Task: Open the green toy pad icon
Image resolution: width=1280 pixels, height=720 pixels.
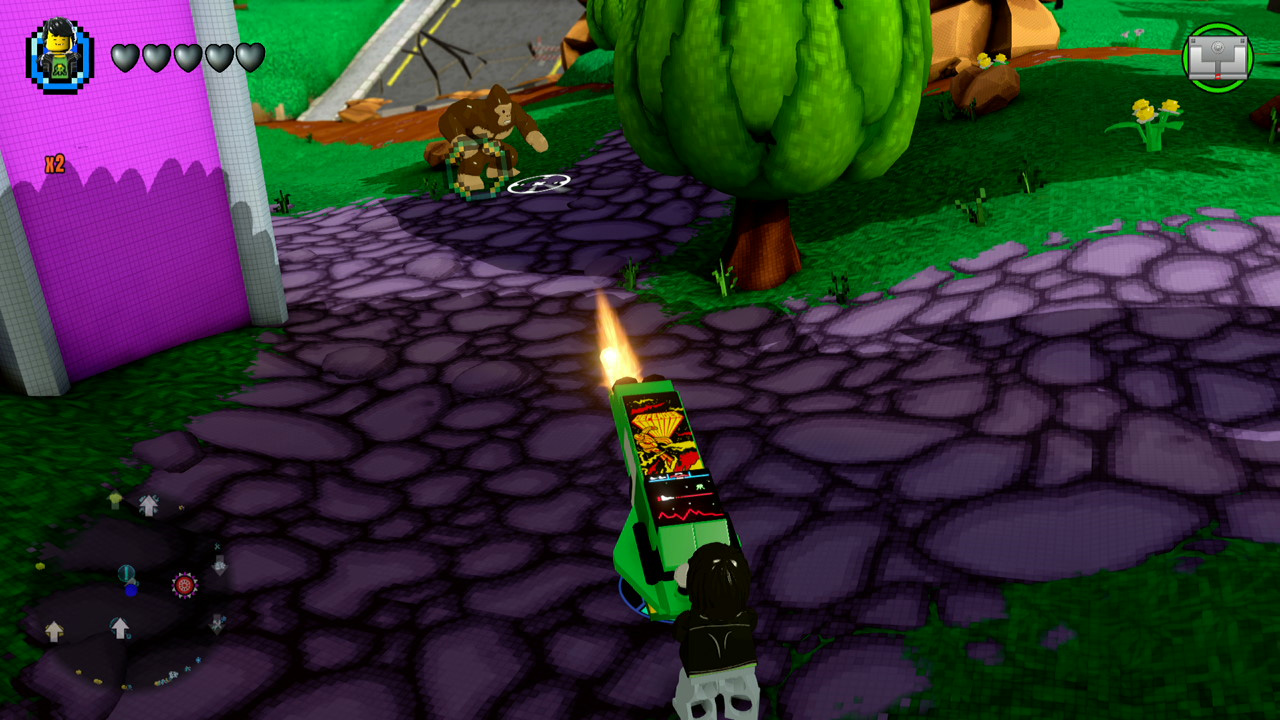Action: click(1217, 56)
